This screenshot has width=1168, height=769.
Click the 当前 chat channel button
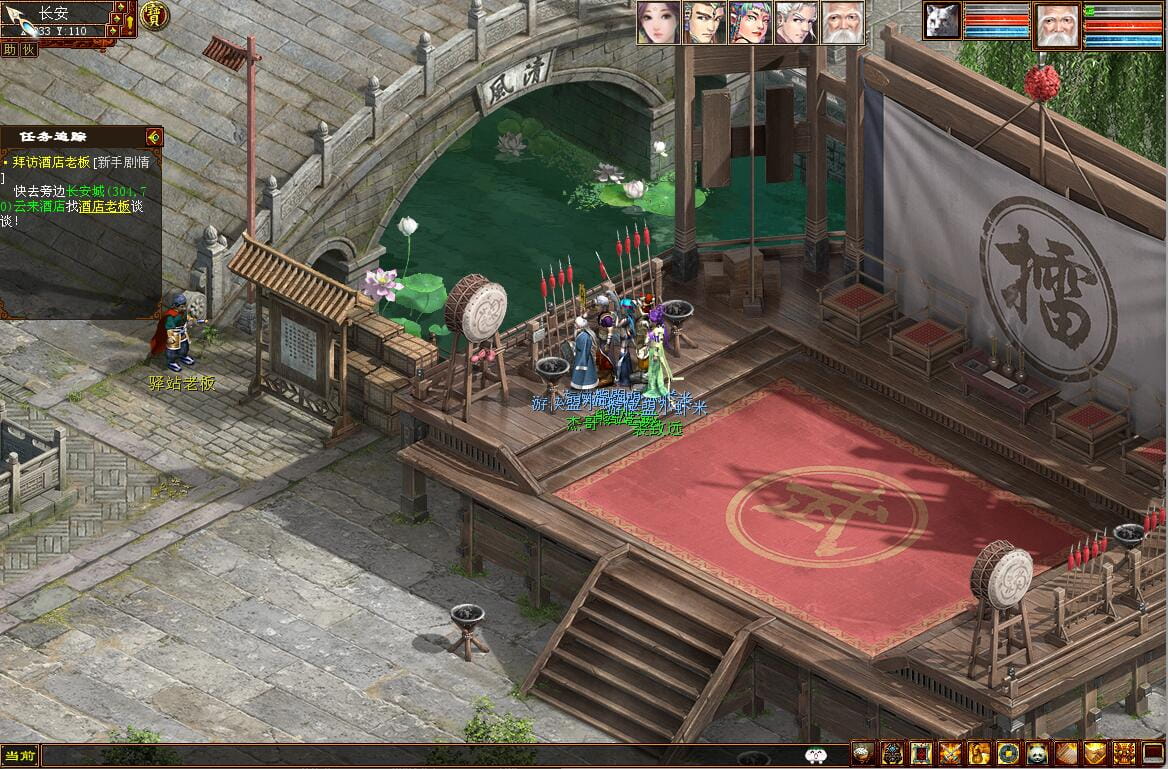[x=20, y=756]
